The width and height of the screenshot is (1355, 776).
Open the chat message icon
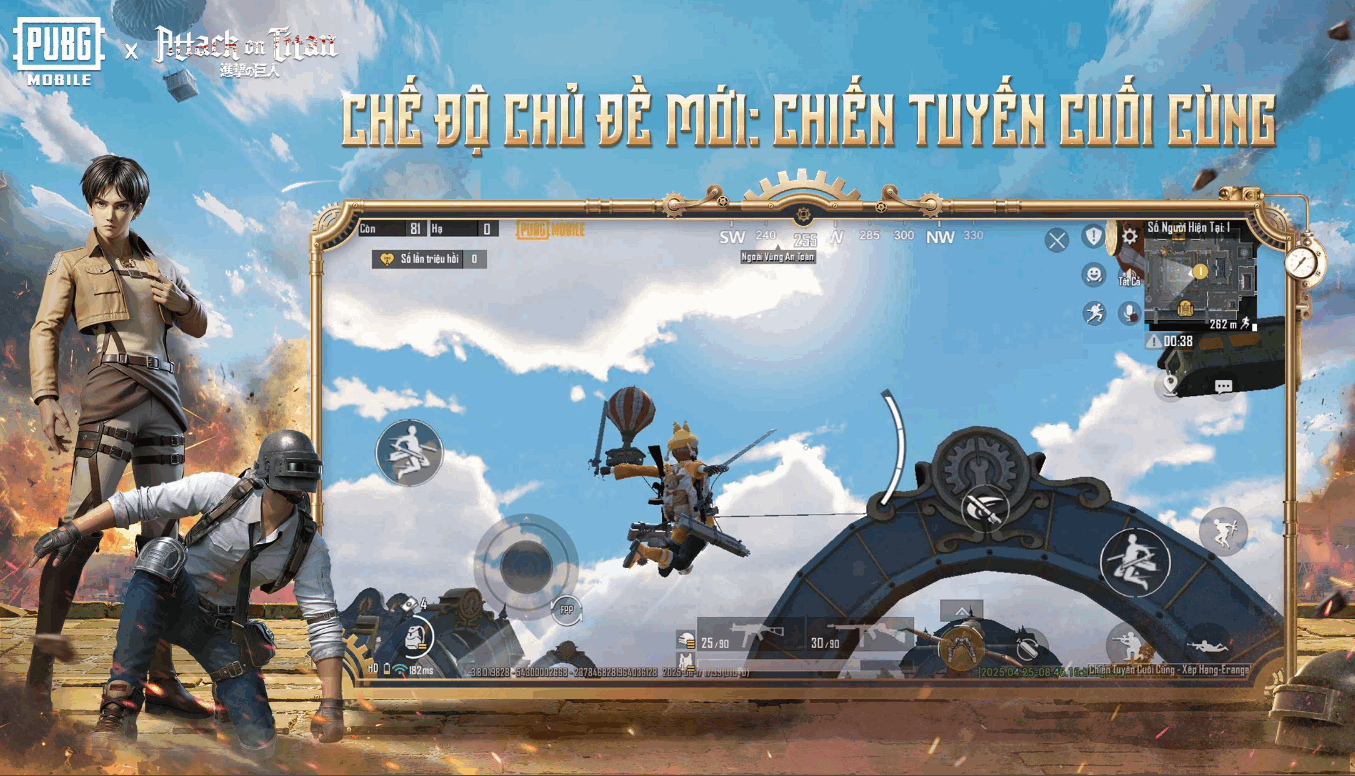point(1224,386)
